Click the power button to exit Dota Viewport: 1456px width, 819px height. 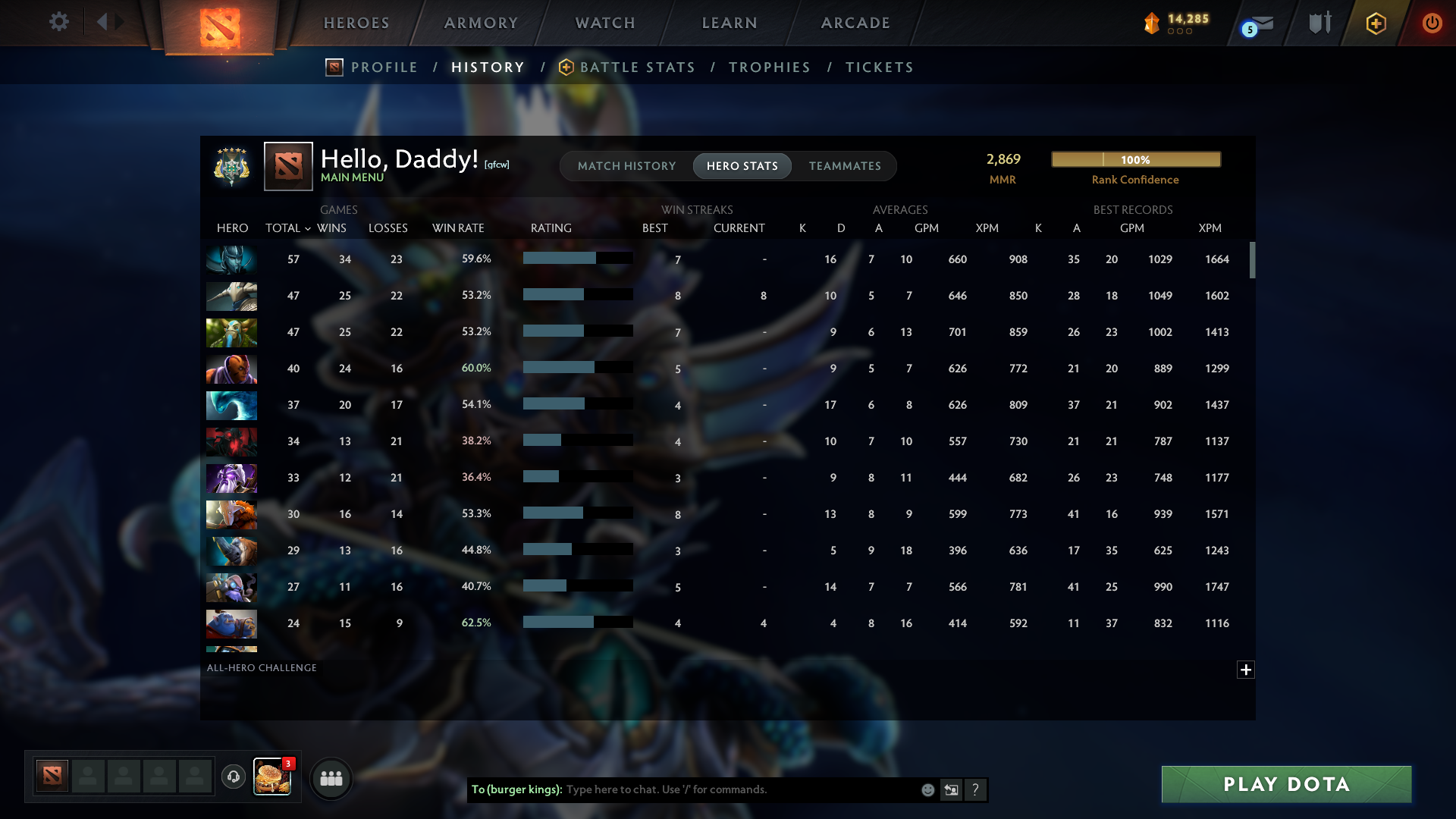point(1432,23)
